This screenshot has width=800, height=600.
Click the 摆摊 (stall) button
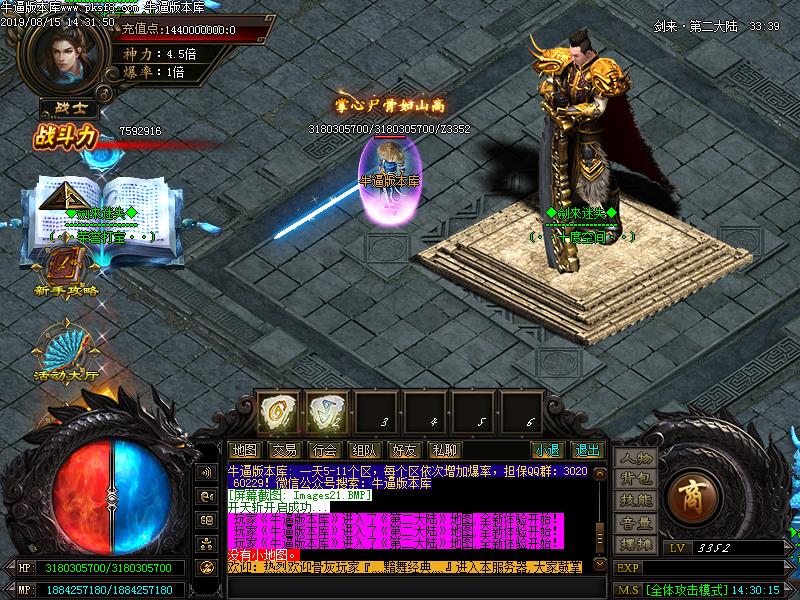coord(635,544)
